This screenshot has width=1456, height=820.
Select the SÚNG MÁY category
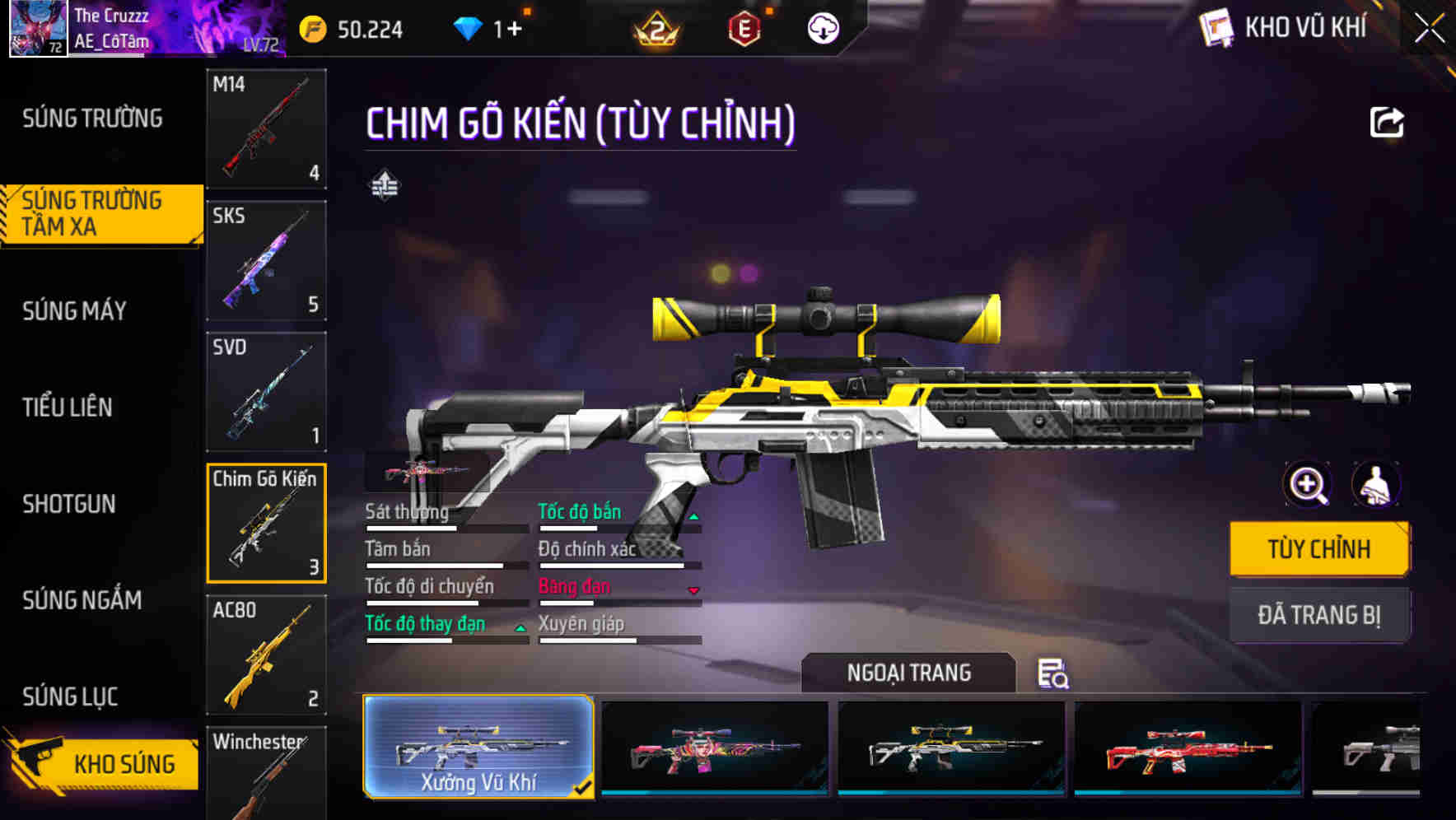(x=74, y=310)
